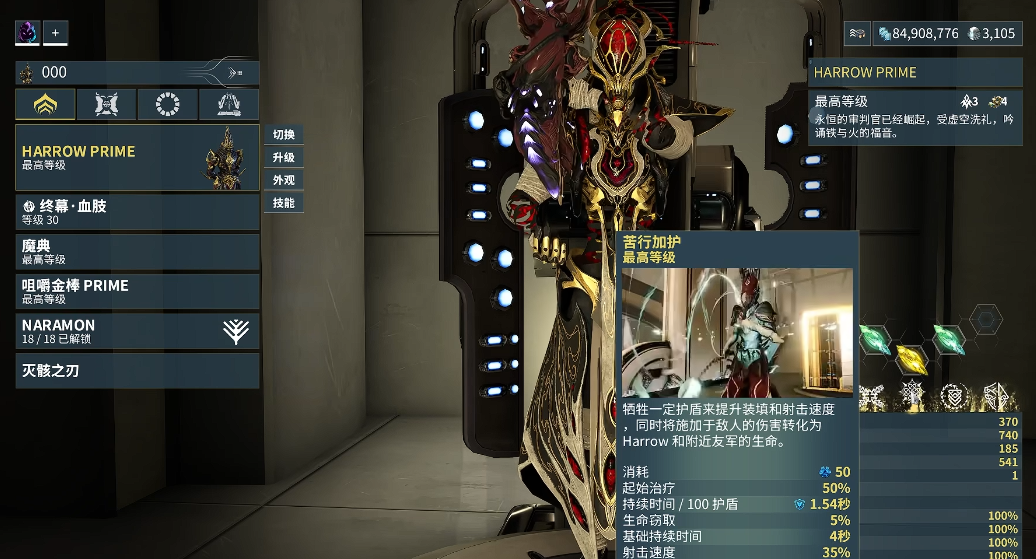
Task: Open the dotted-ring circle tab
Action: 167,104
